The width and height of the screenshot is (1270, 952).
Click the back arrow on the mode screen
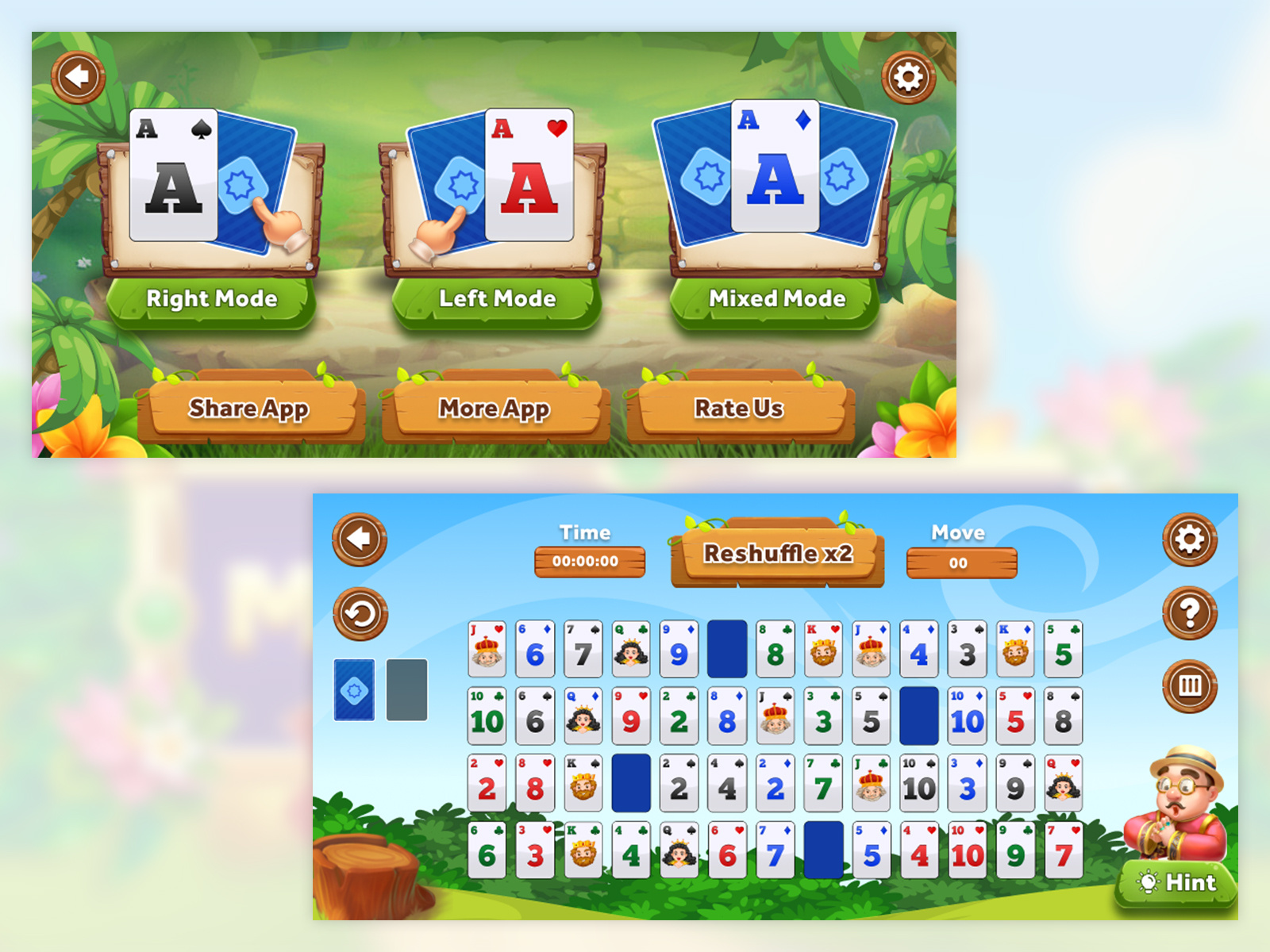[78, 75]
